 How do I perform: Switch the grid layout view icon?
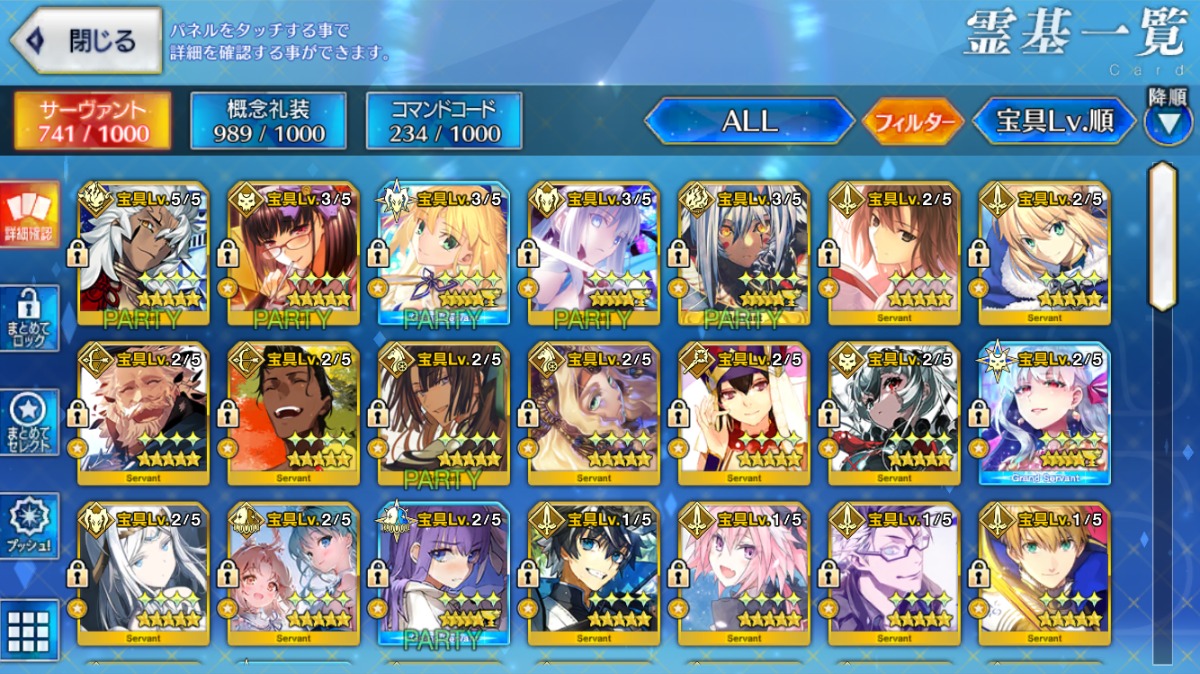click(x=29, y=629)
